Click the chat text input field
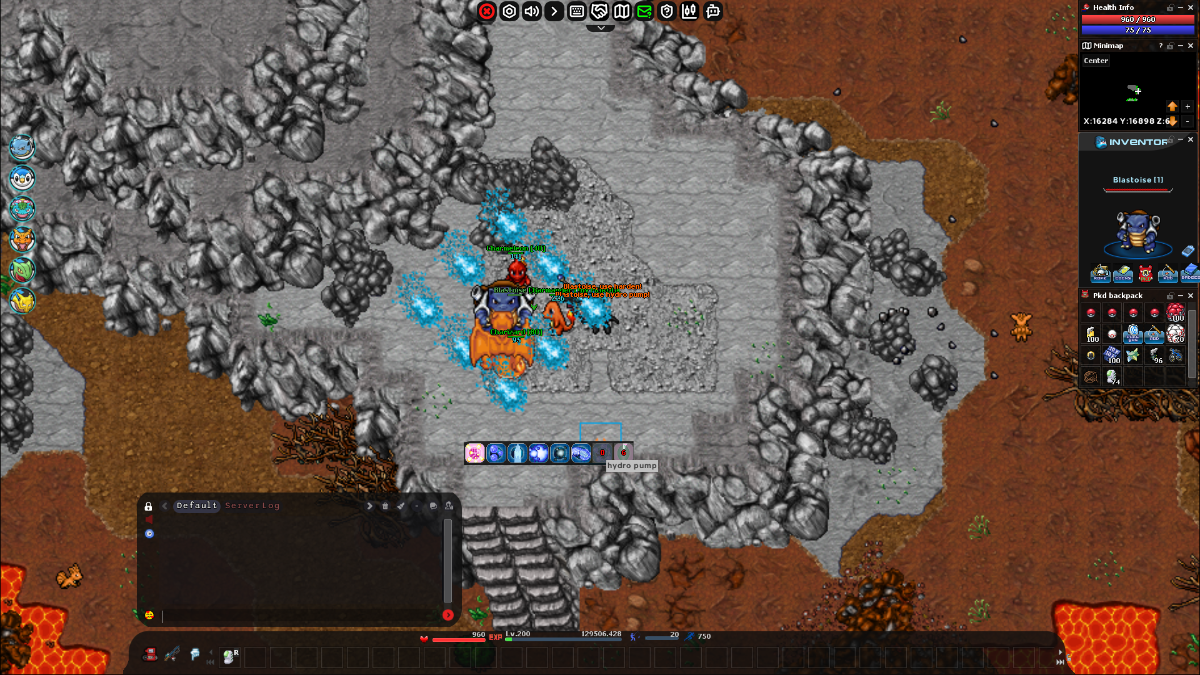This screenshot has height=675, width=1200. coord(300,615)
